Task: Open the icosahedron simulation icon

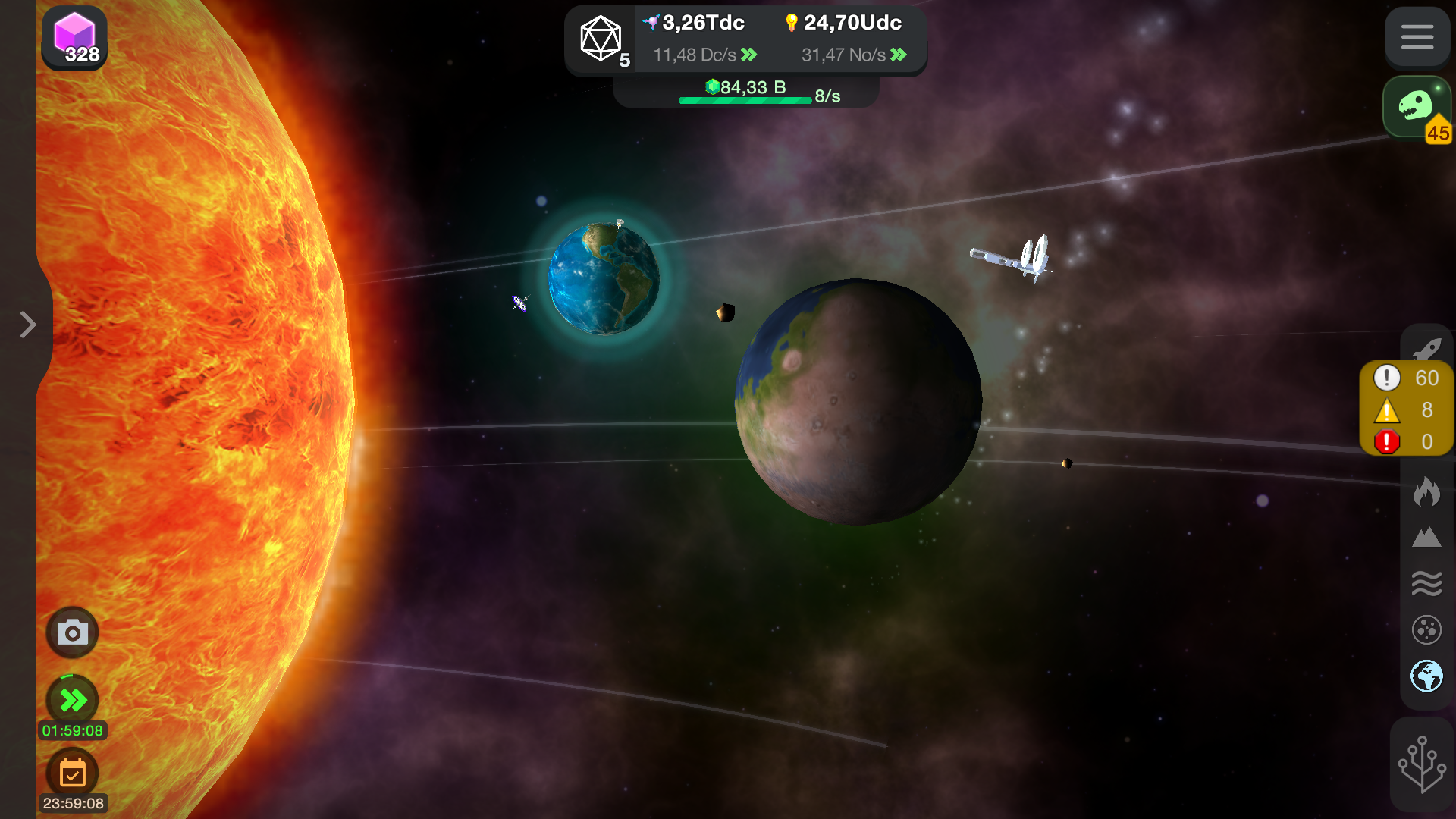Action: click(601, 39)
